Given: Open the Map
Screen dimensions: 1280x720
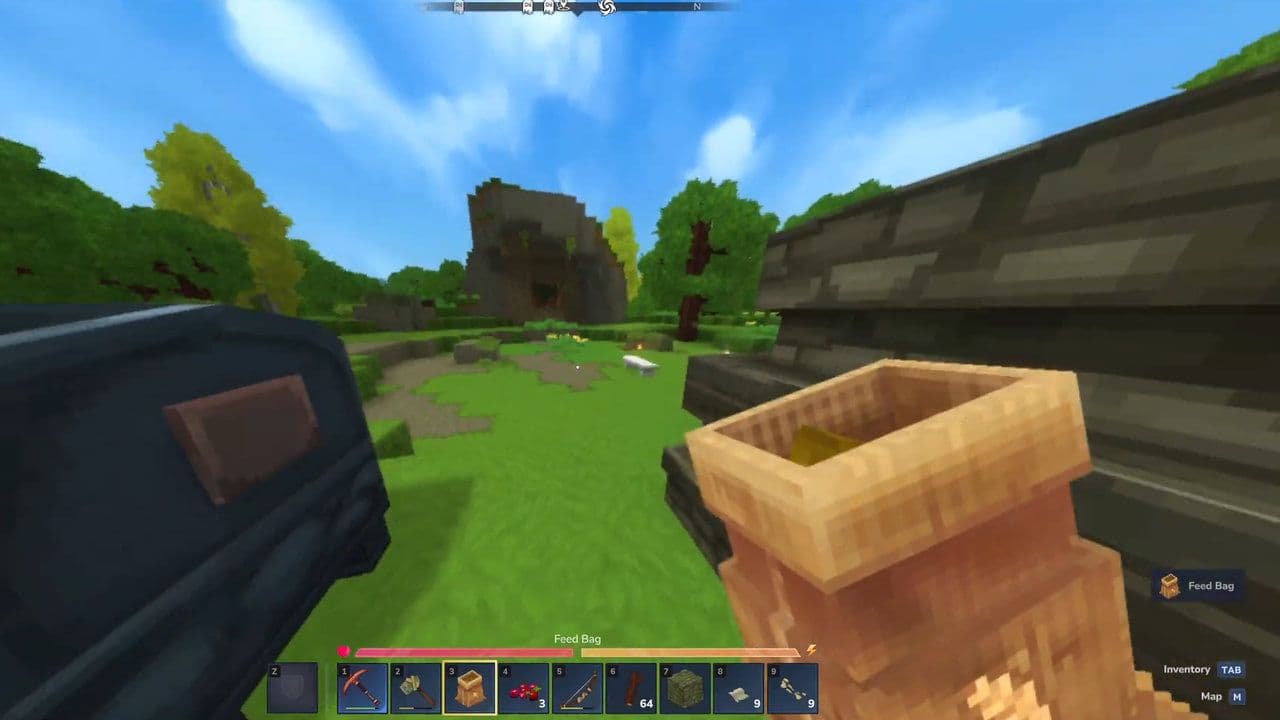Looking at the screenshot, I should pyautogui.click(x=1237, y=697).
